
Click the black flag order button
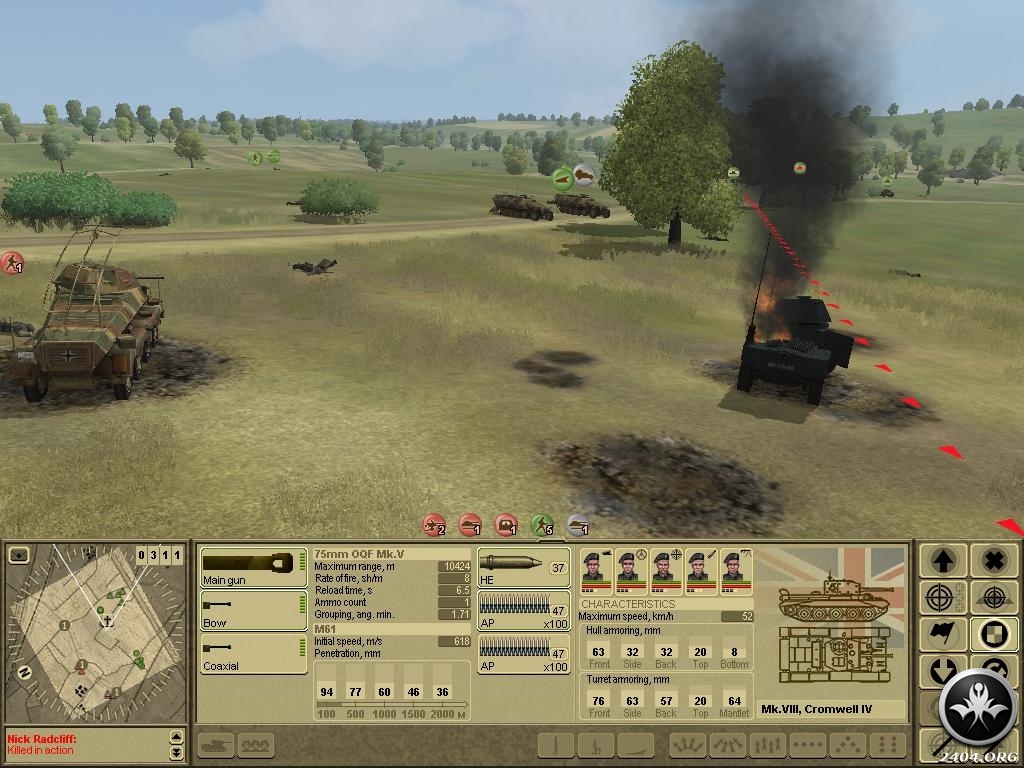(x=942, y=634)
